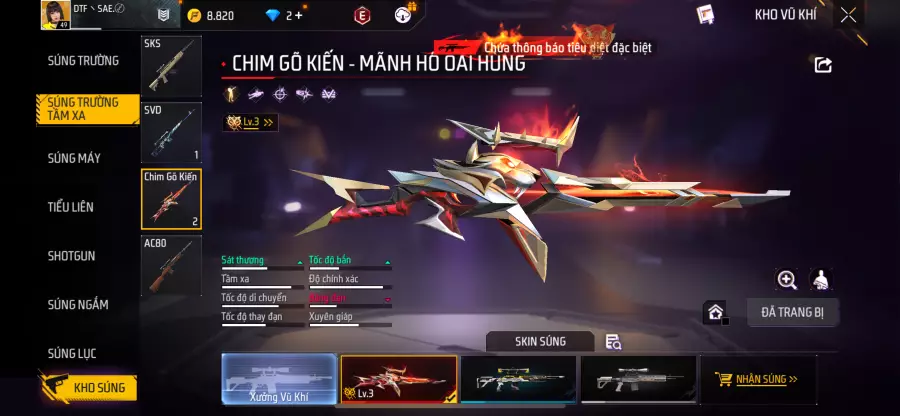Zoom in on the weapon preview
Viewport: 900px width, 416px height.
pyautogui.click(x=787, y=280)
